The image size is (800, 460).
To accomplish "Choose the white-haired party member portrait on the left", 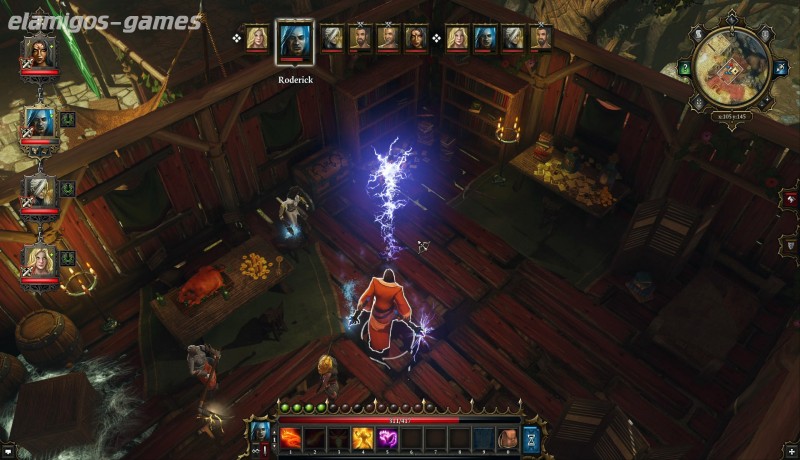I will tap(39, 188).
